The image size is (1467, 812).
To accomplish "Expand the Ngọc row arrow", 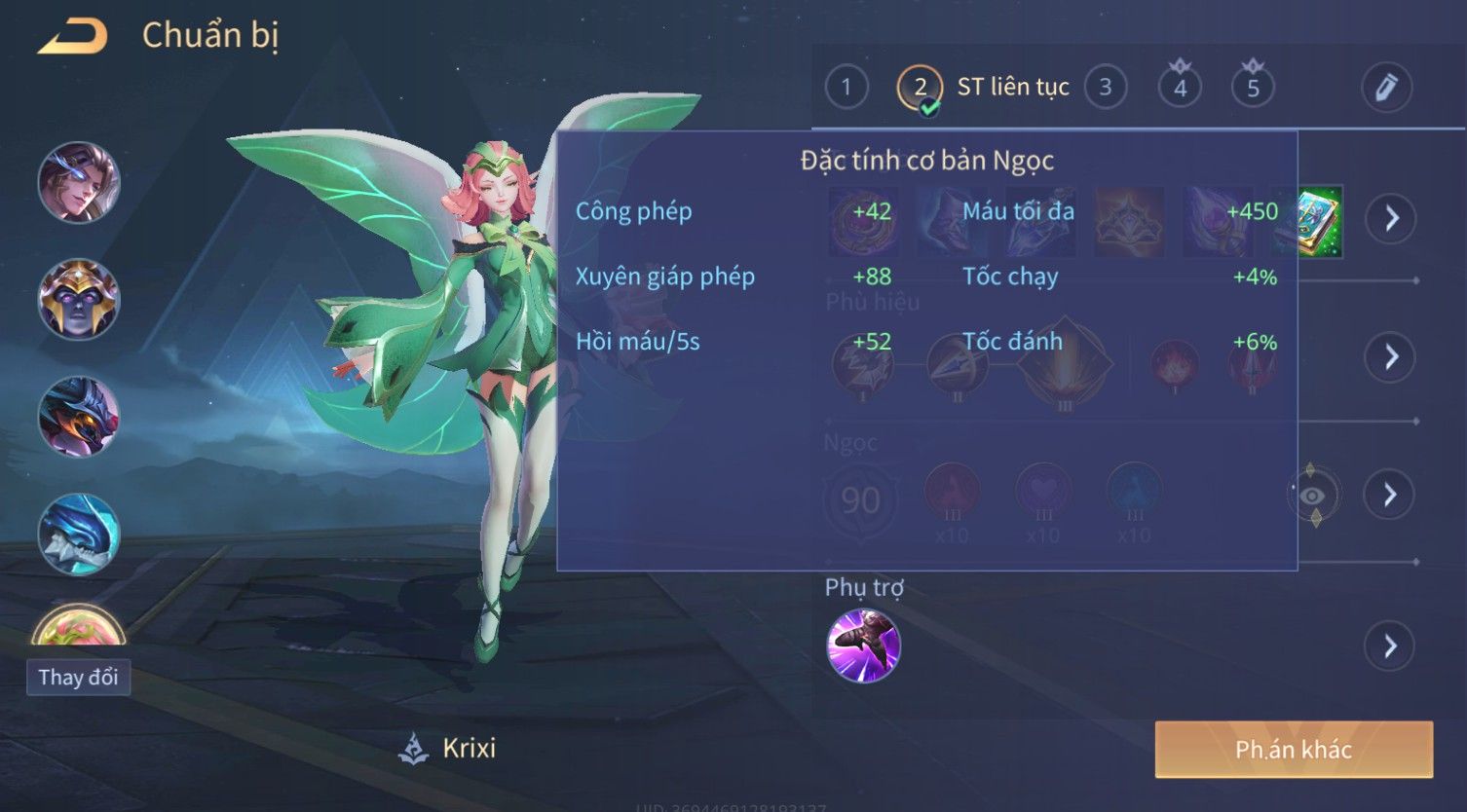I will pyautogui.click(x=1390, y=495).
